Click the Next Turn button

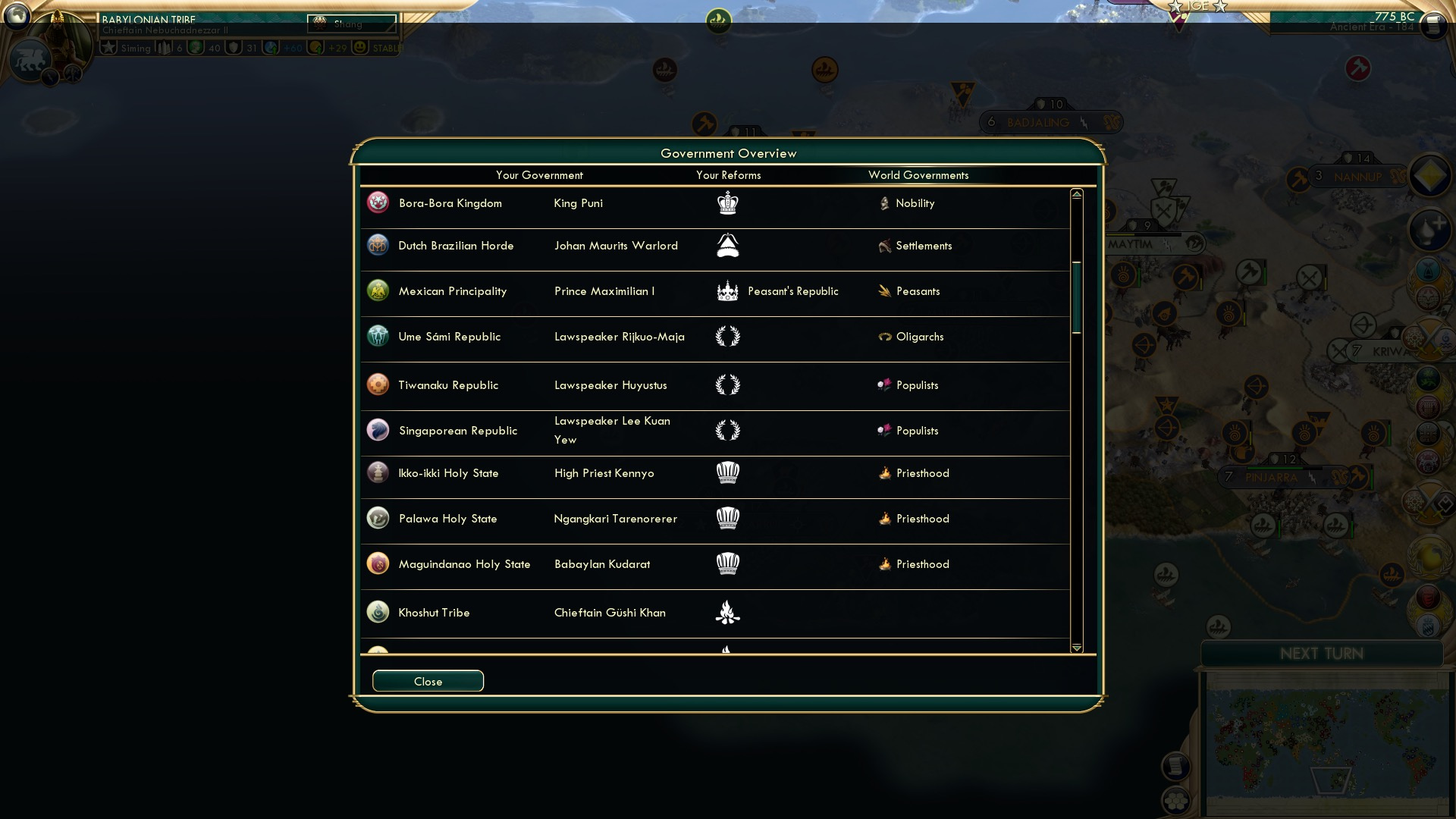pos(1323,654)
